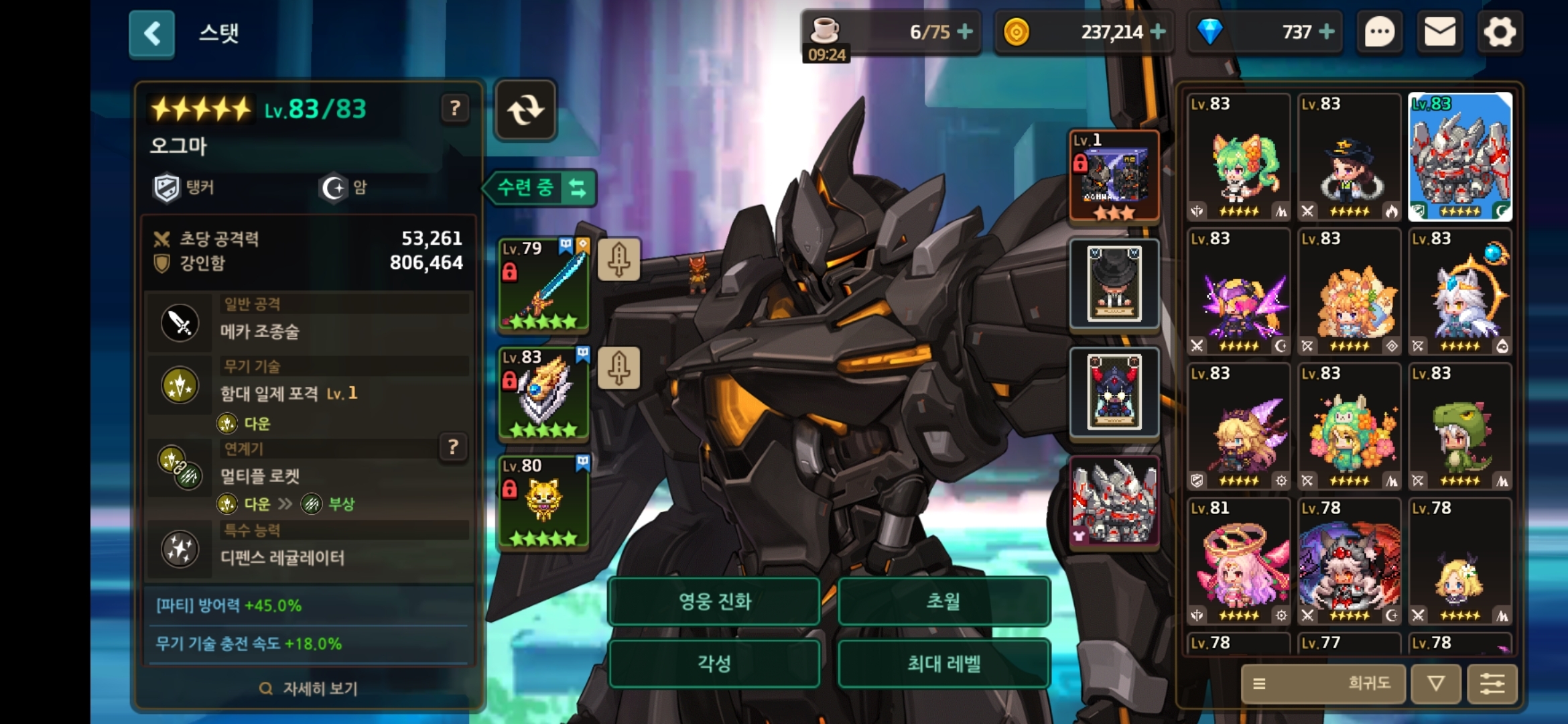1568x724 pixels.
Task: Open the settings gear menu
Action: (x=1500, y=32)
